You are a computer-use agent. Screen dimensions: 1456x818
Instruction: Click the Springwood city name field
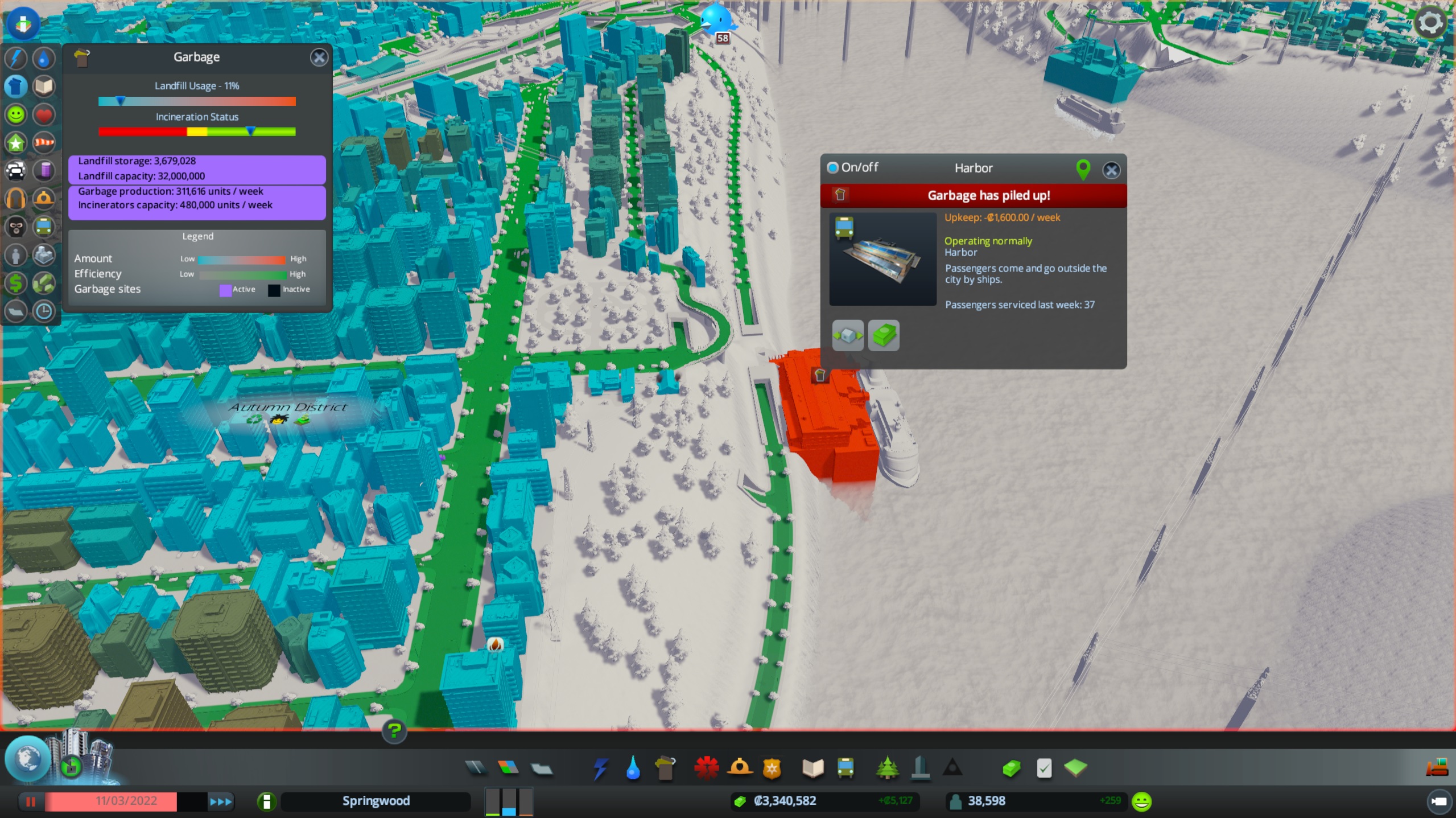point(375,801)
